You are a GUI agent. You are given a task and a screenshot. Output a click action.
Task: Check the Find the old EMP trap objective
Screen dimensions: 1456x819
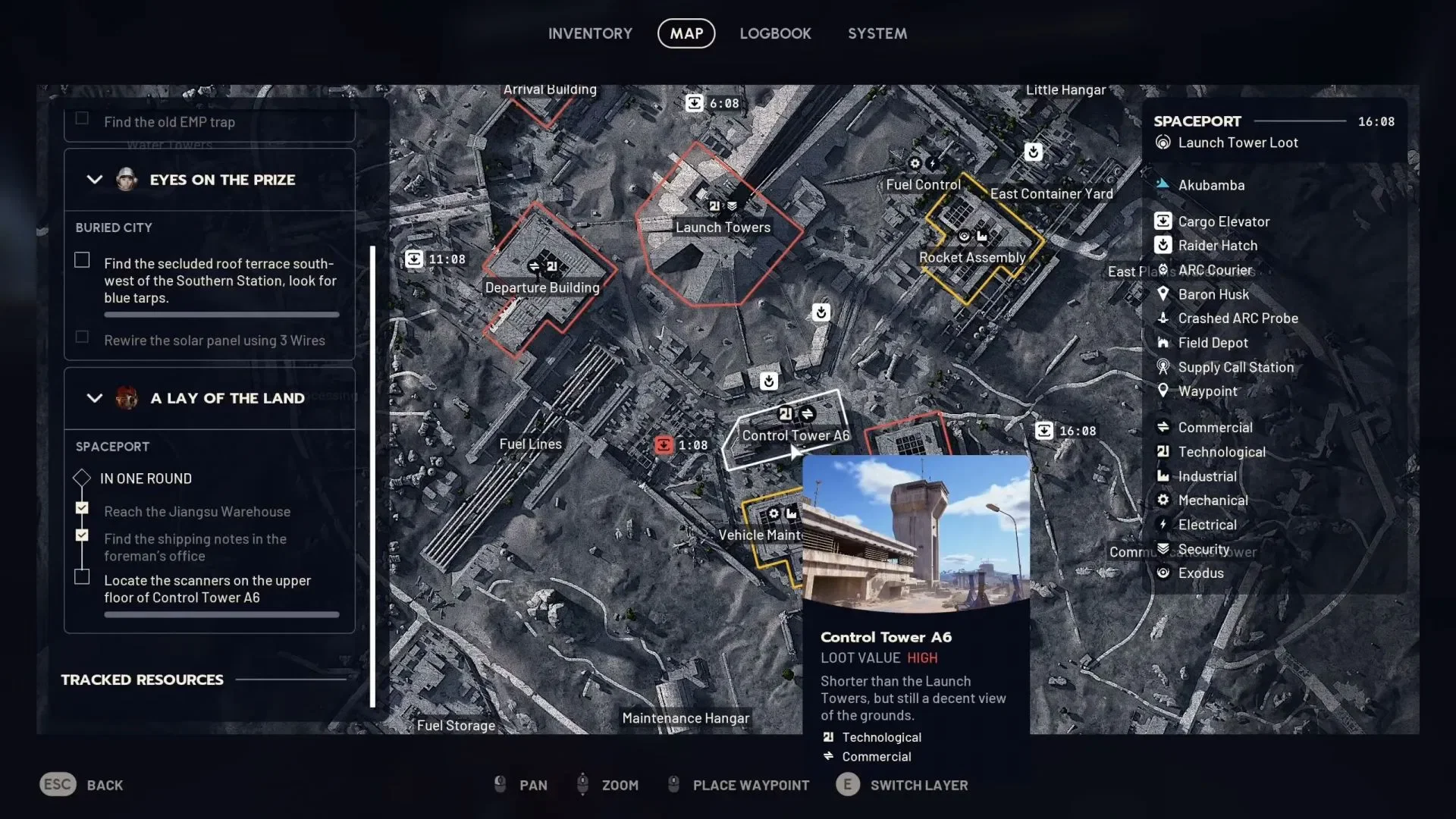click(82, 118)
